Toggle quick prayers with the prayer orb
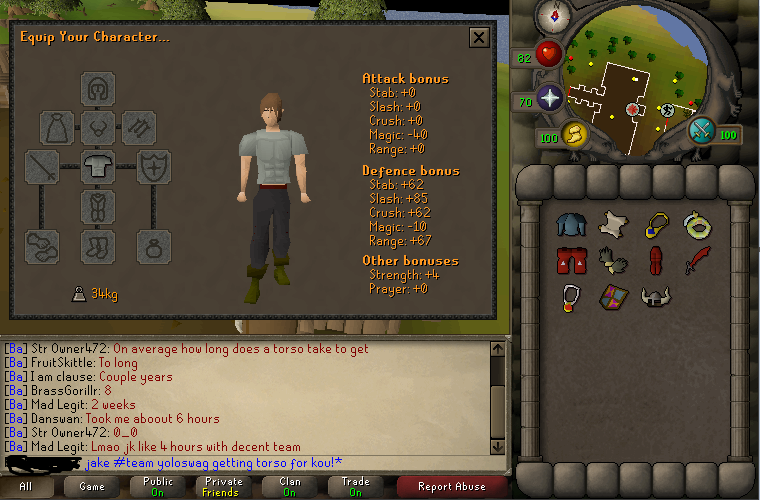 549,98
